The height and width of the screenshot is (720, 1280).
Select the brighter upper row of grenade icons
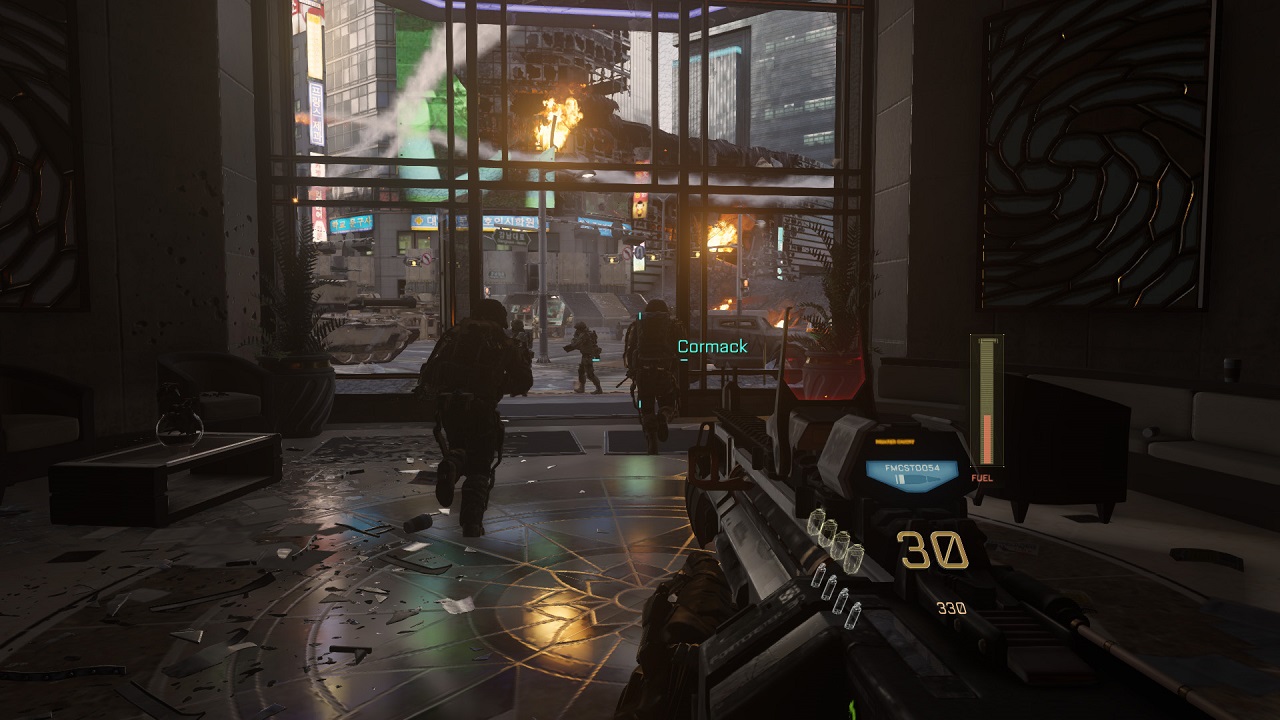pyautogui.click(x=833, y=536)
